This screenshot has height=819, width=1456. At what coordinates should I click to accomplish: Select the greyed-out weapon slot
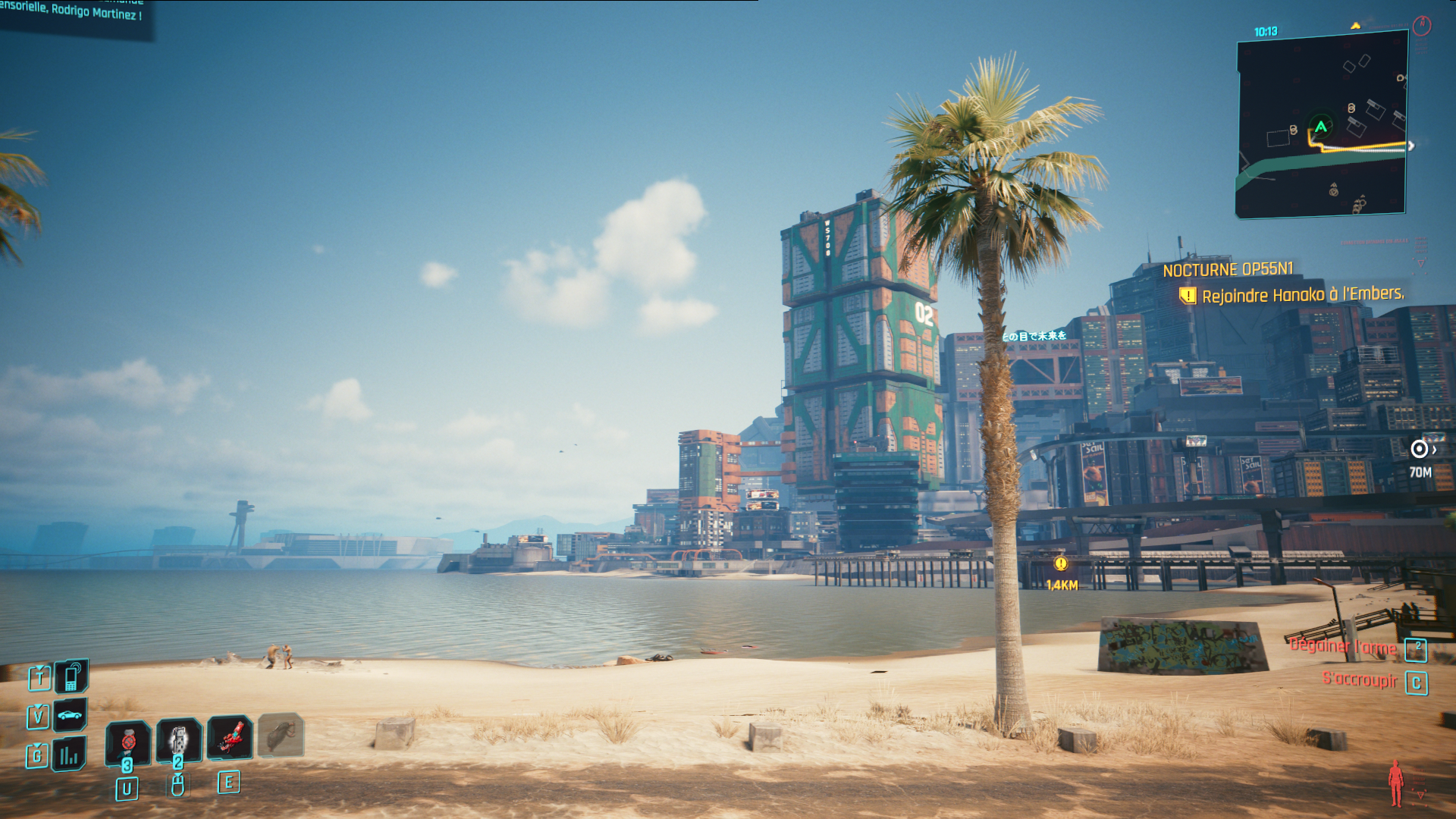281,734
